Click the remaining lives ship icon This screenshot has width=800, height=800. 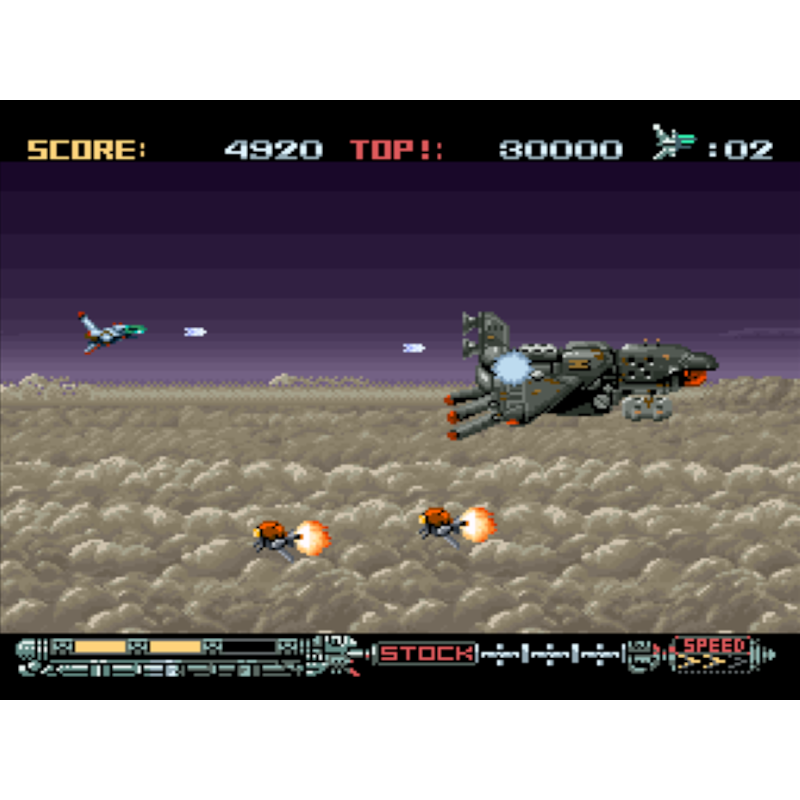click(674, 143)
